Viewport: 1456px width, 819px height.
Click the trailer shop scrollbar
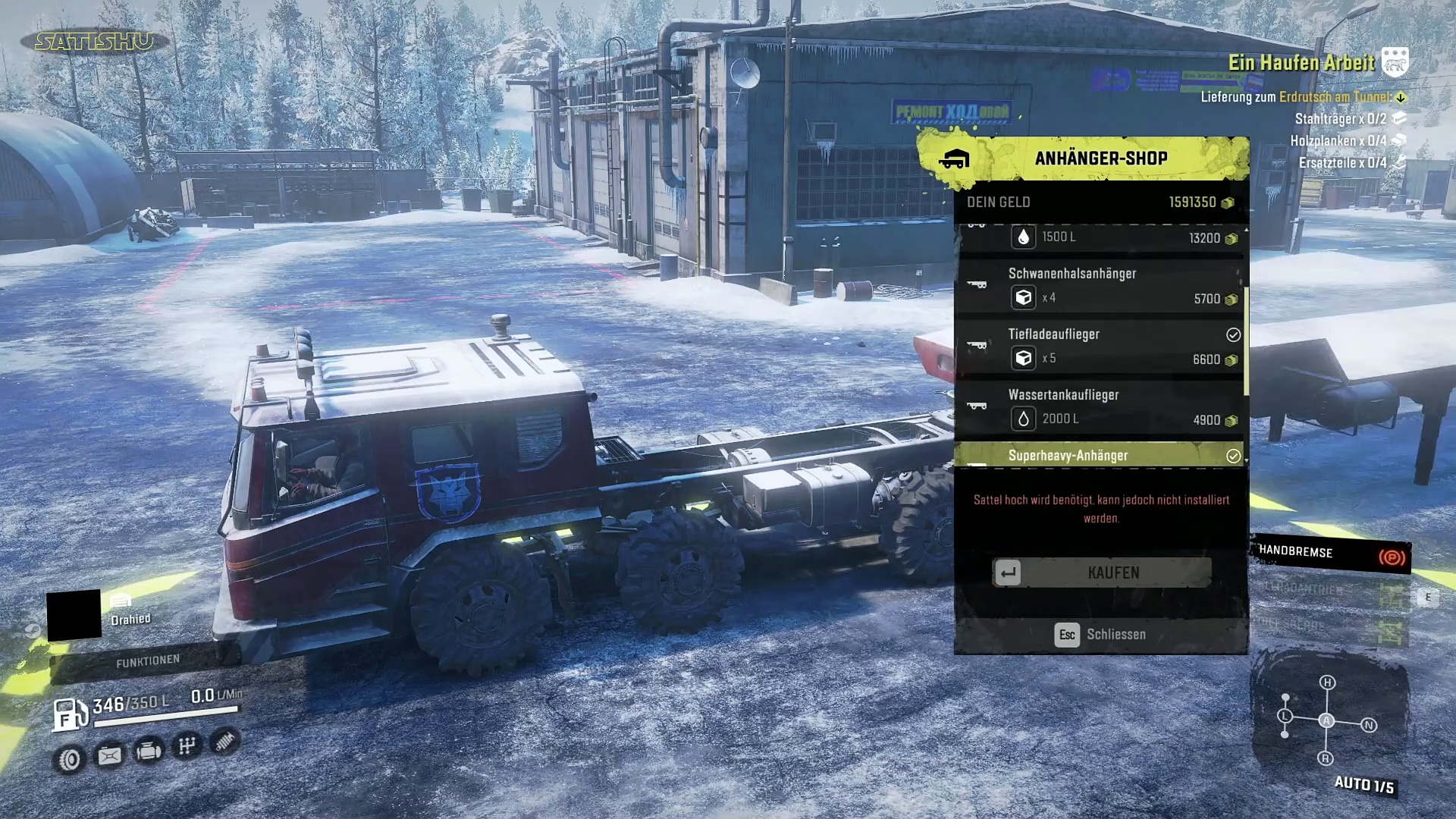[x=1246, y=341]
